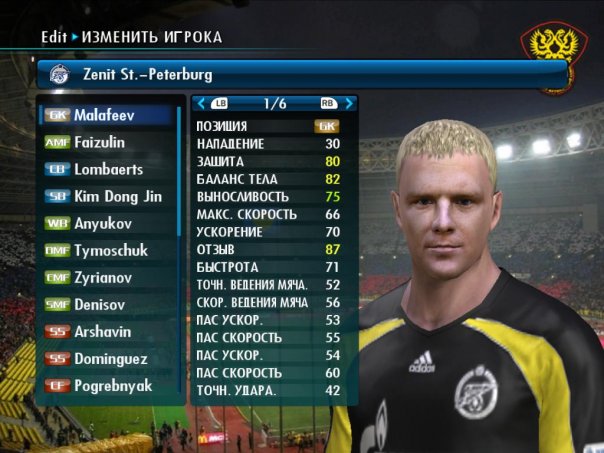Select the ТОЧН. УДАРА shot accuracy row
The image size is (604, 453).
point(268,390)
